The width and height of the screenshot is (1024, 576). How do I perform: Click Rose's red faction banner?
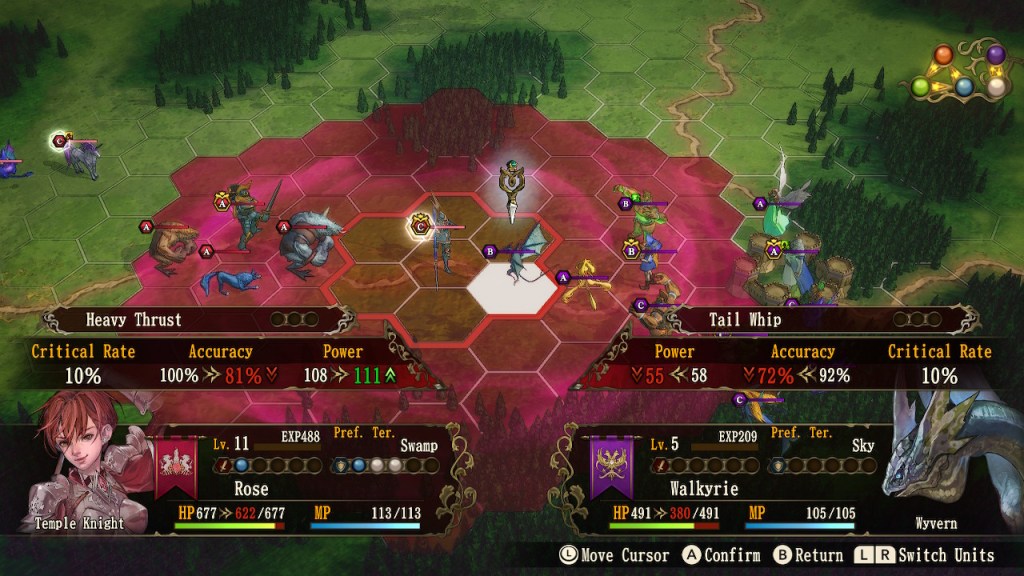point(175,466)
